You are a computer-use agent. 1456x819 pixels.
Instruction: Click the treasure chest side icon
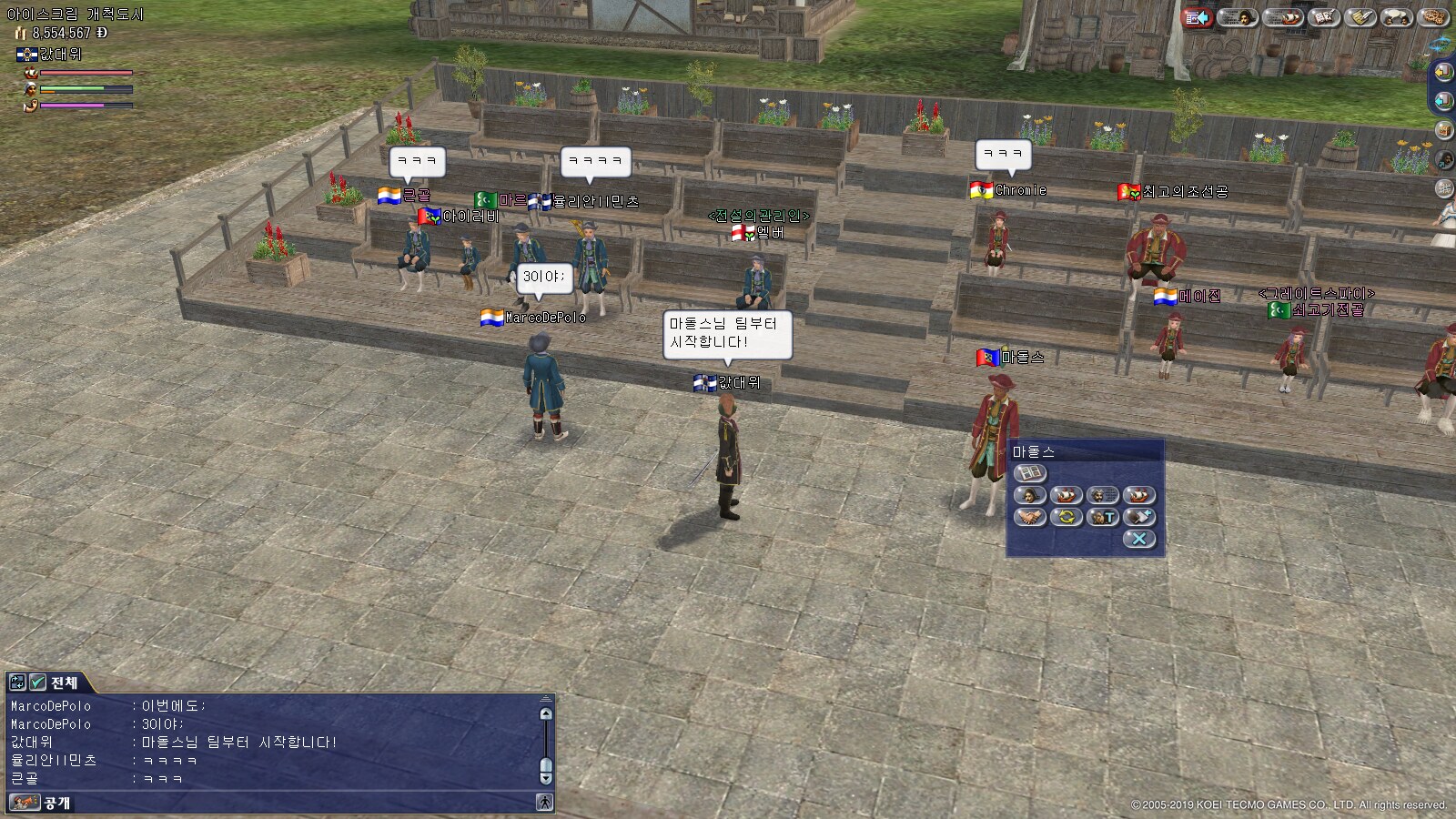coord(1443,130)
